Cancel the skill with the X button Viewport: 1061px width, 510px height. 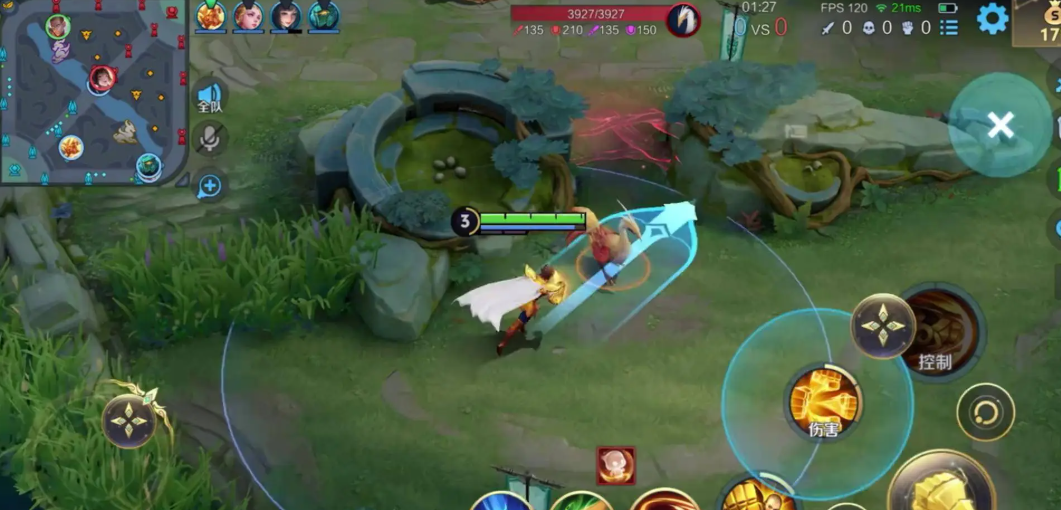[x=1000, y=125]
